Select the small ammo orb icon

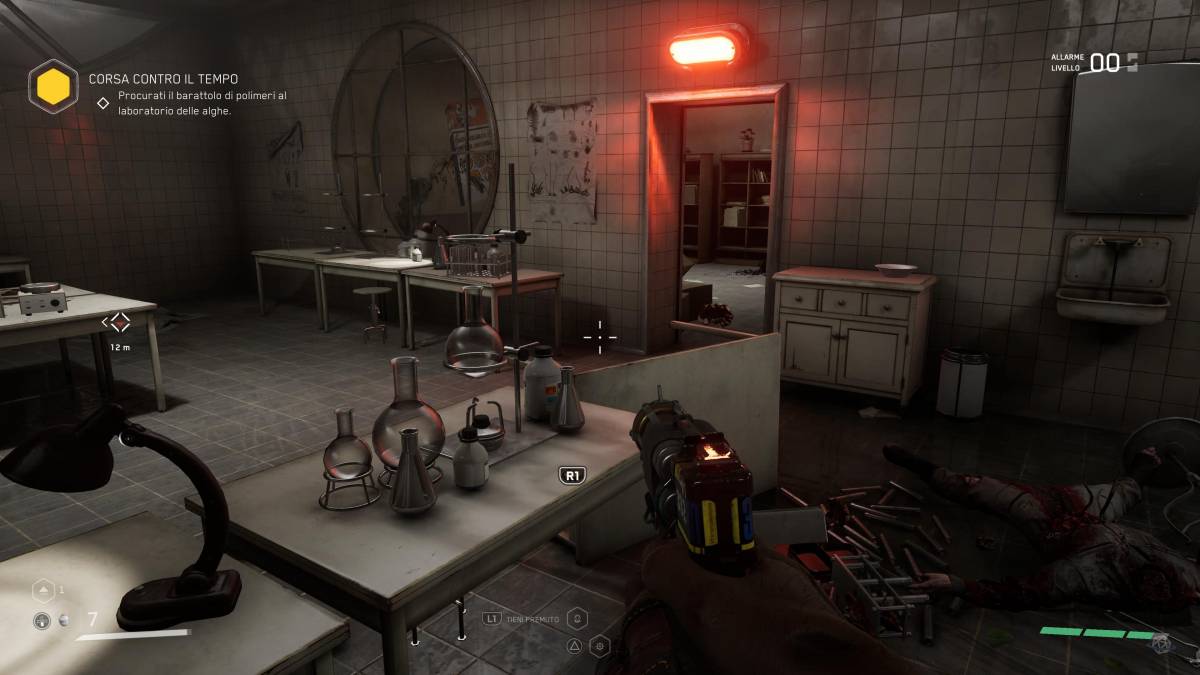pyautogui.click(x=65, y=620)
